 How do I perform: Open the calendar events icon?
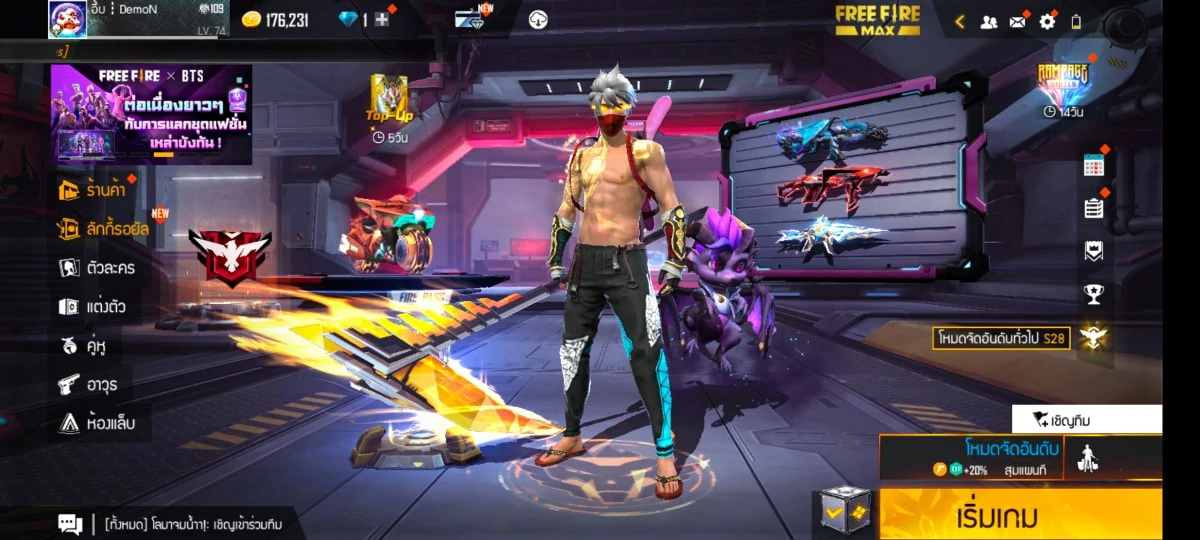pyautogui.click(x=1093, y=166)
